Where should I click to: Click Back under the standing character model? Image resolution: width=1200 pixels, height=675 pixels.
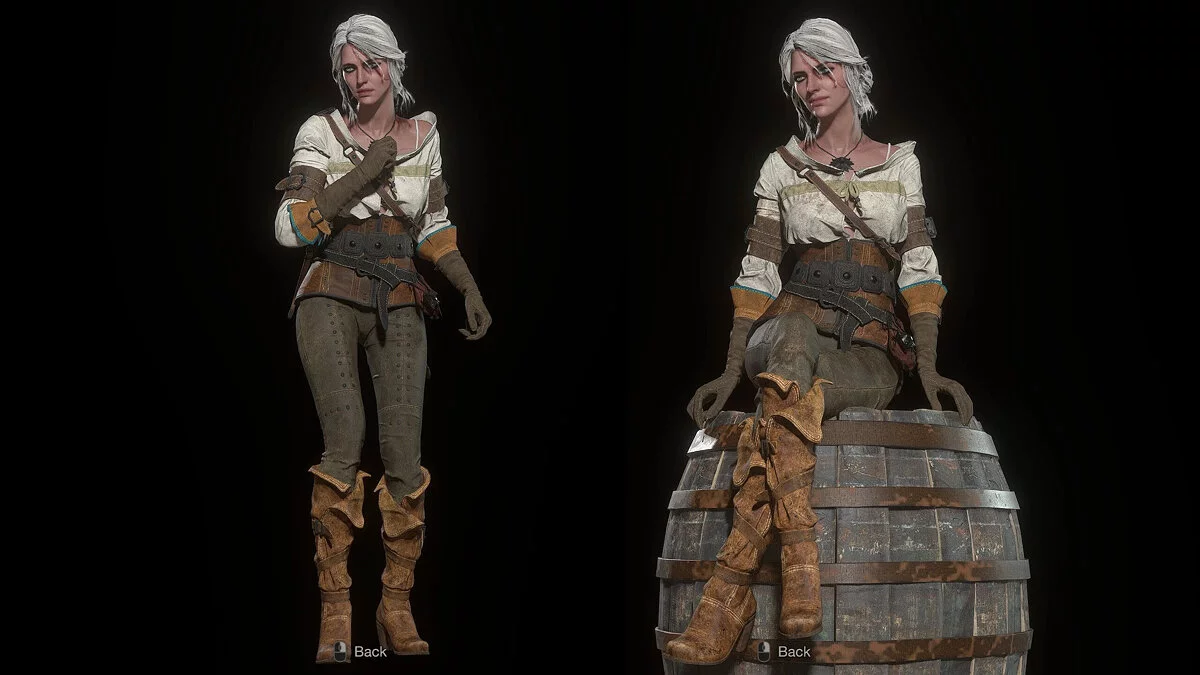coord(360,652)
